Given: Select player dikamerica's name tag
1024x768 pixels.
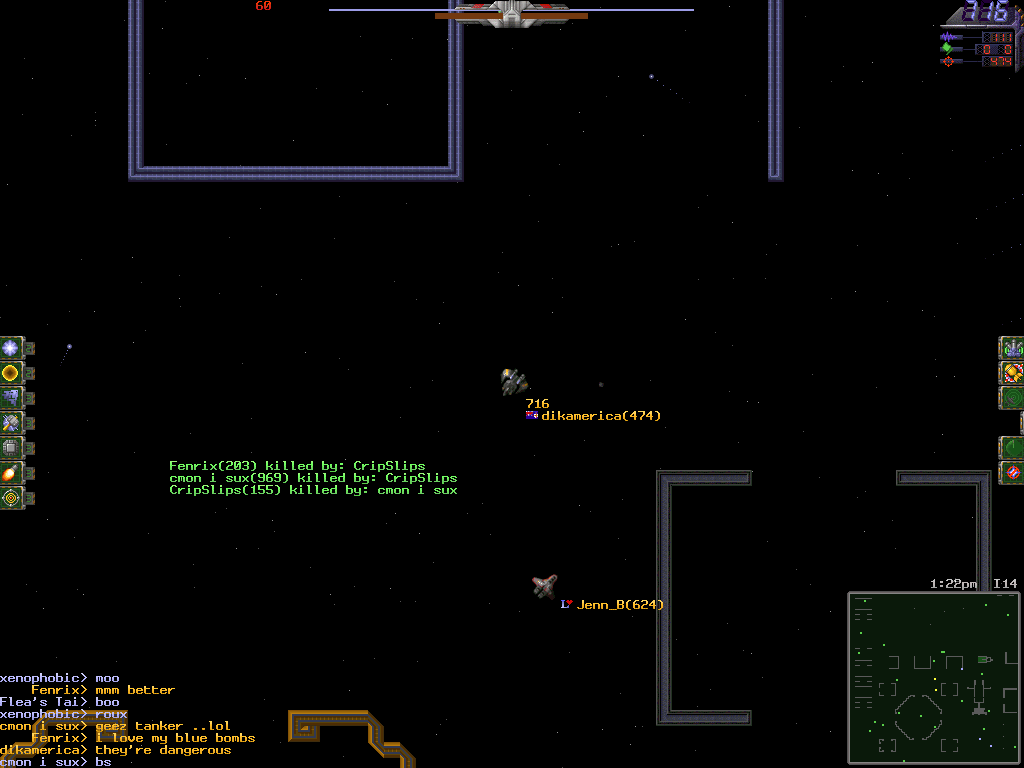Looking at the screenshot, I should coord(600,416).
